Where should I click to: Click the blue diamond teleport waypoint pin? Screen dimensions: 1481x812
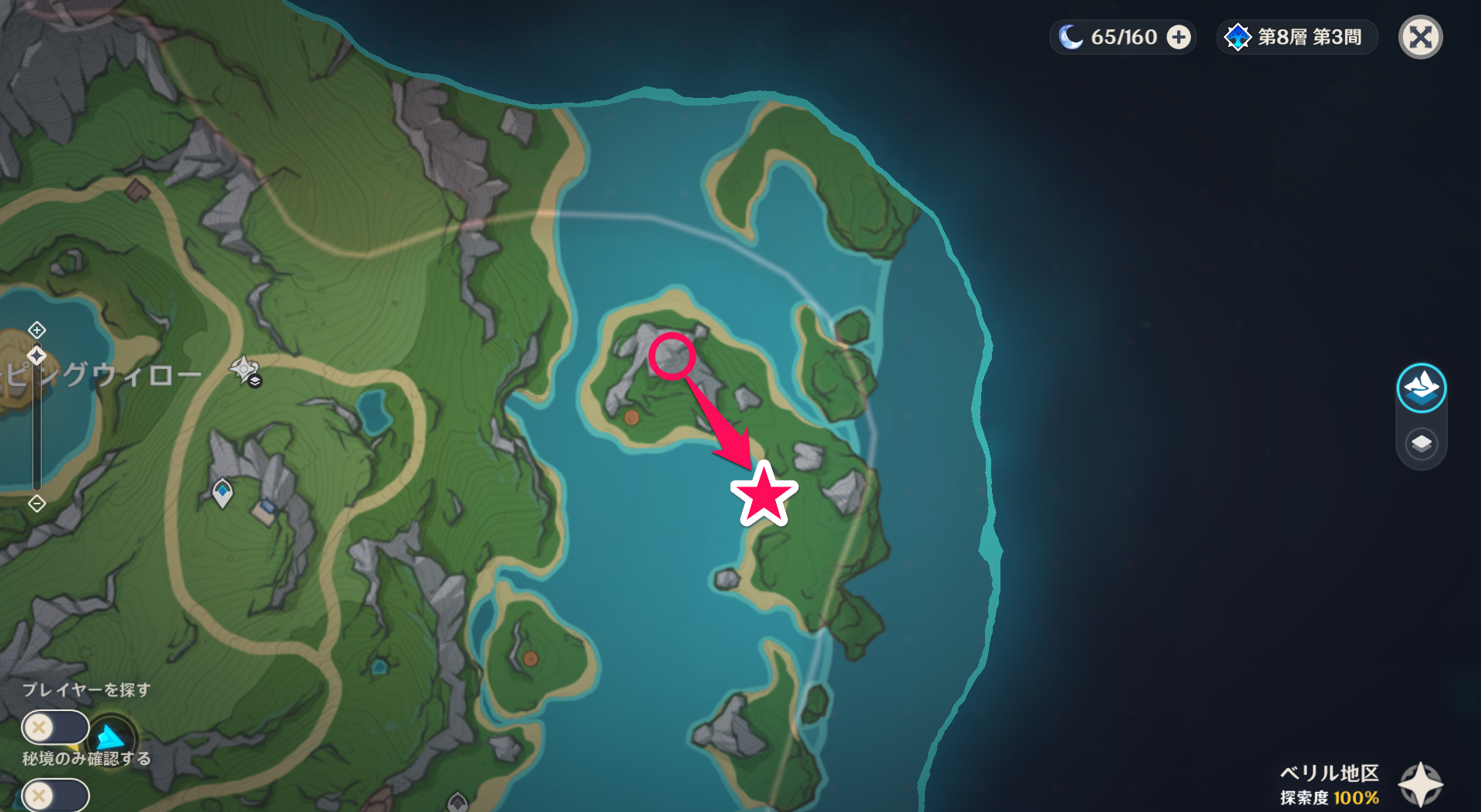pos(221,492)
